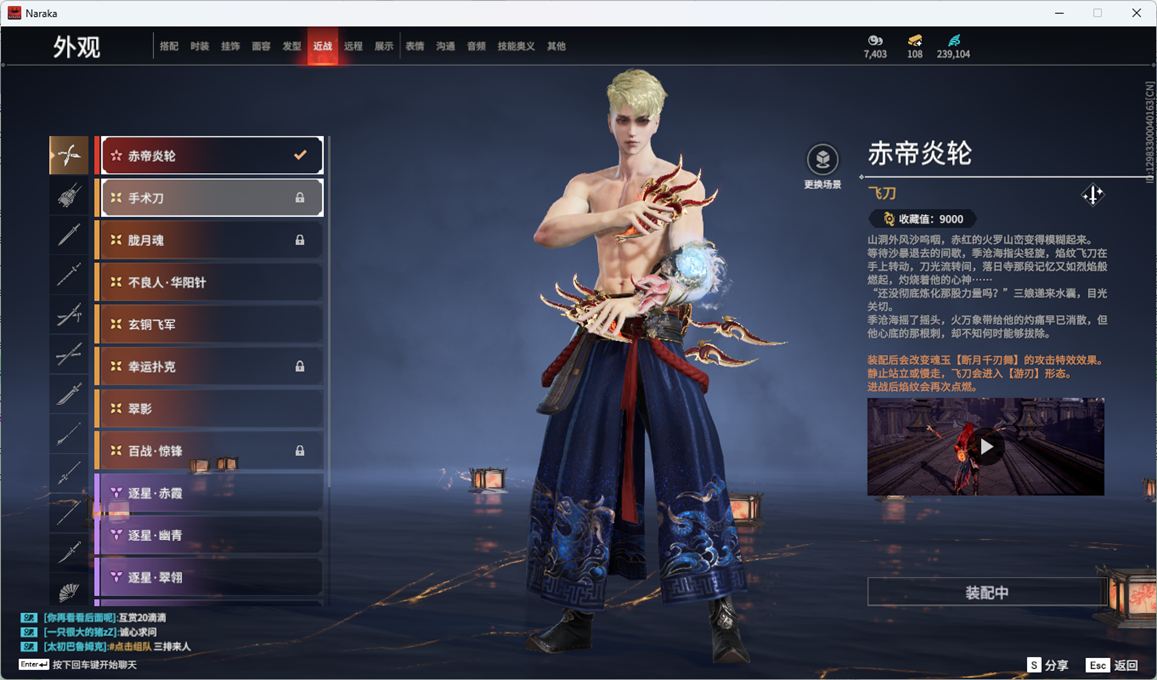
Task: Select the 手术刀 skin row
Action: click(x=210, y=198)
